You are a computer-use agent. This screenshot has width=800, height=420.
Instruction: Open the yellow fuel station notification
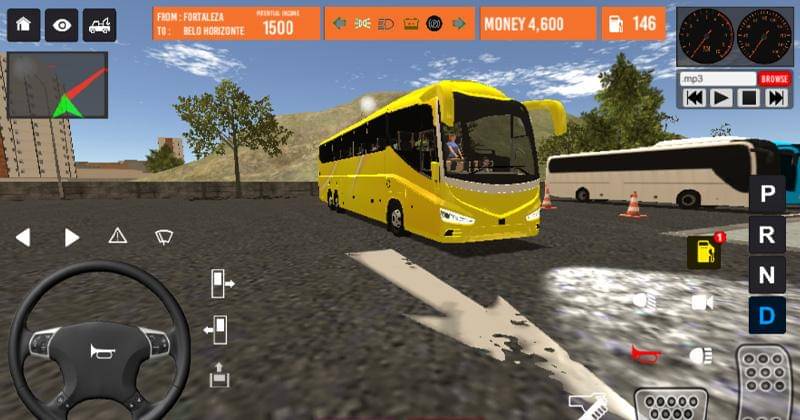[703, 252]
